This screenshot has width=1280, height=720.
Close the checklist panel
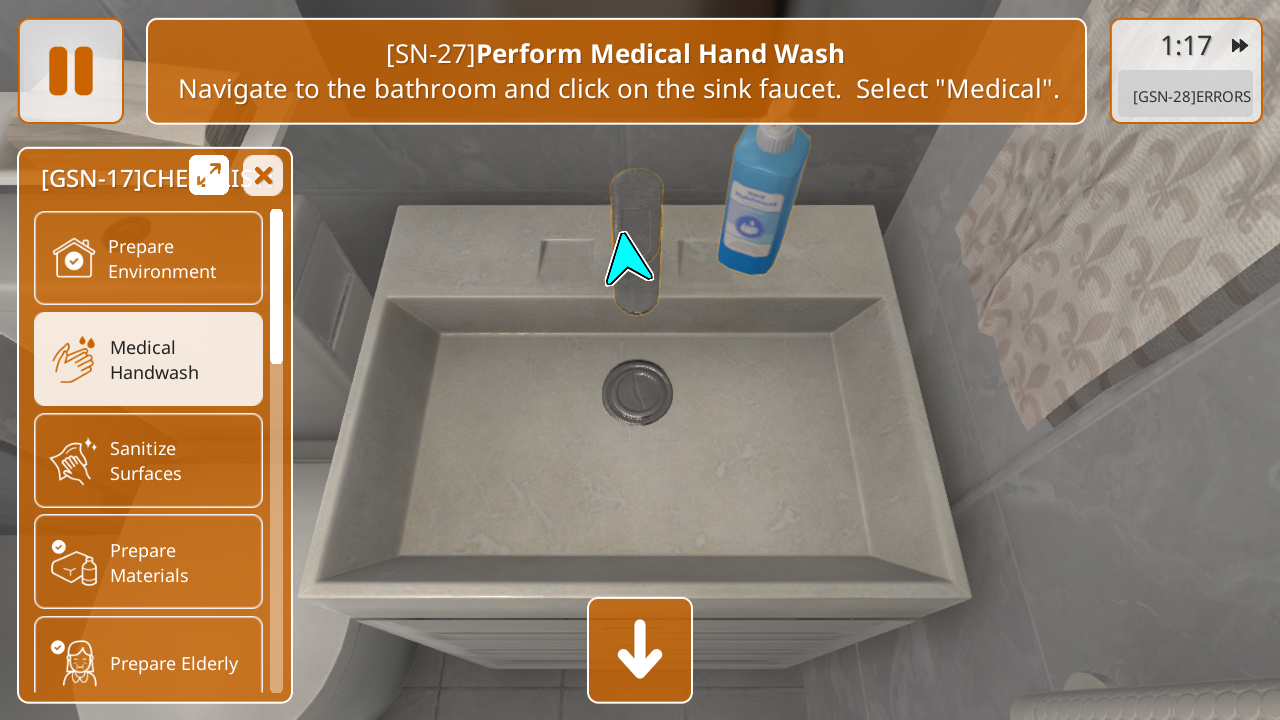coord(263,176)
